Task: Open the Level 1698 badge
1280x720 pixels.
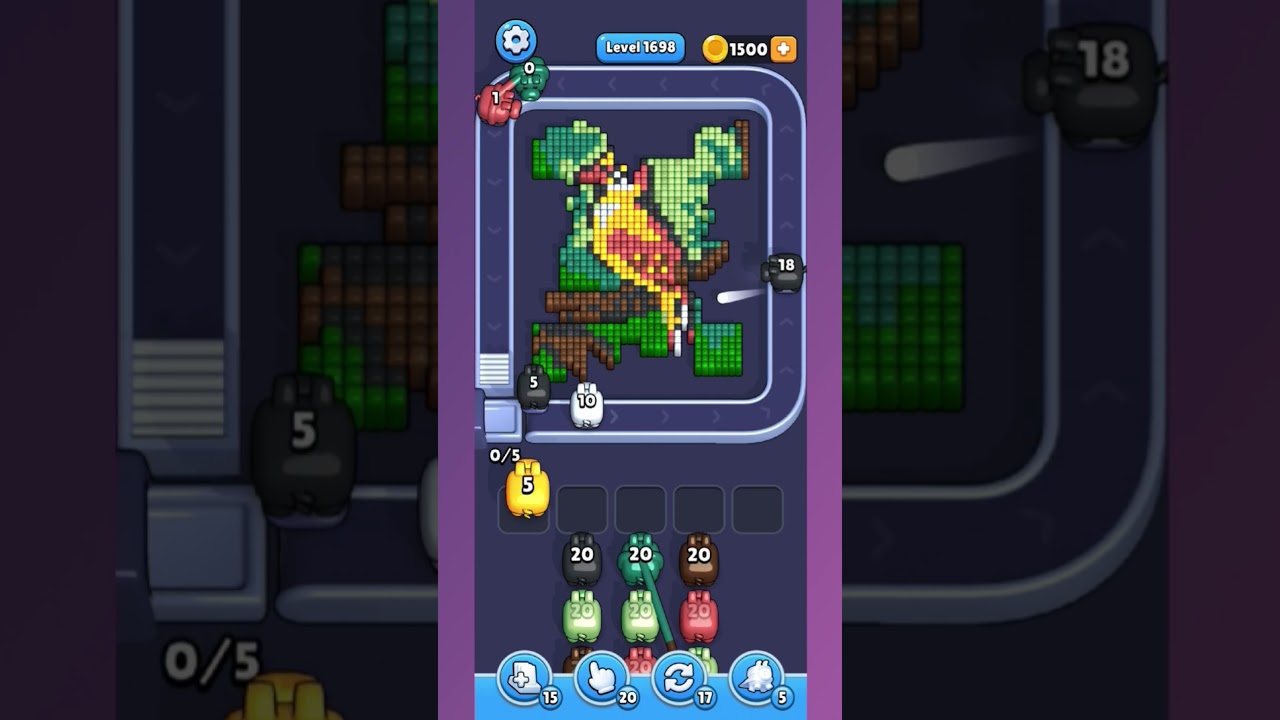Action: pyautogui.click(x=640, y=47)
